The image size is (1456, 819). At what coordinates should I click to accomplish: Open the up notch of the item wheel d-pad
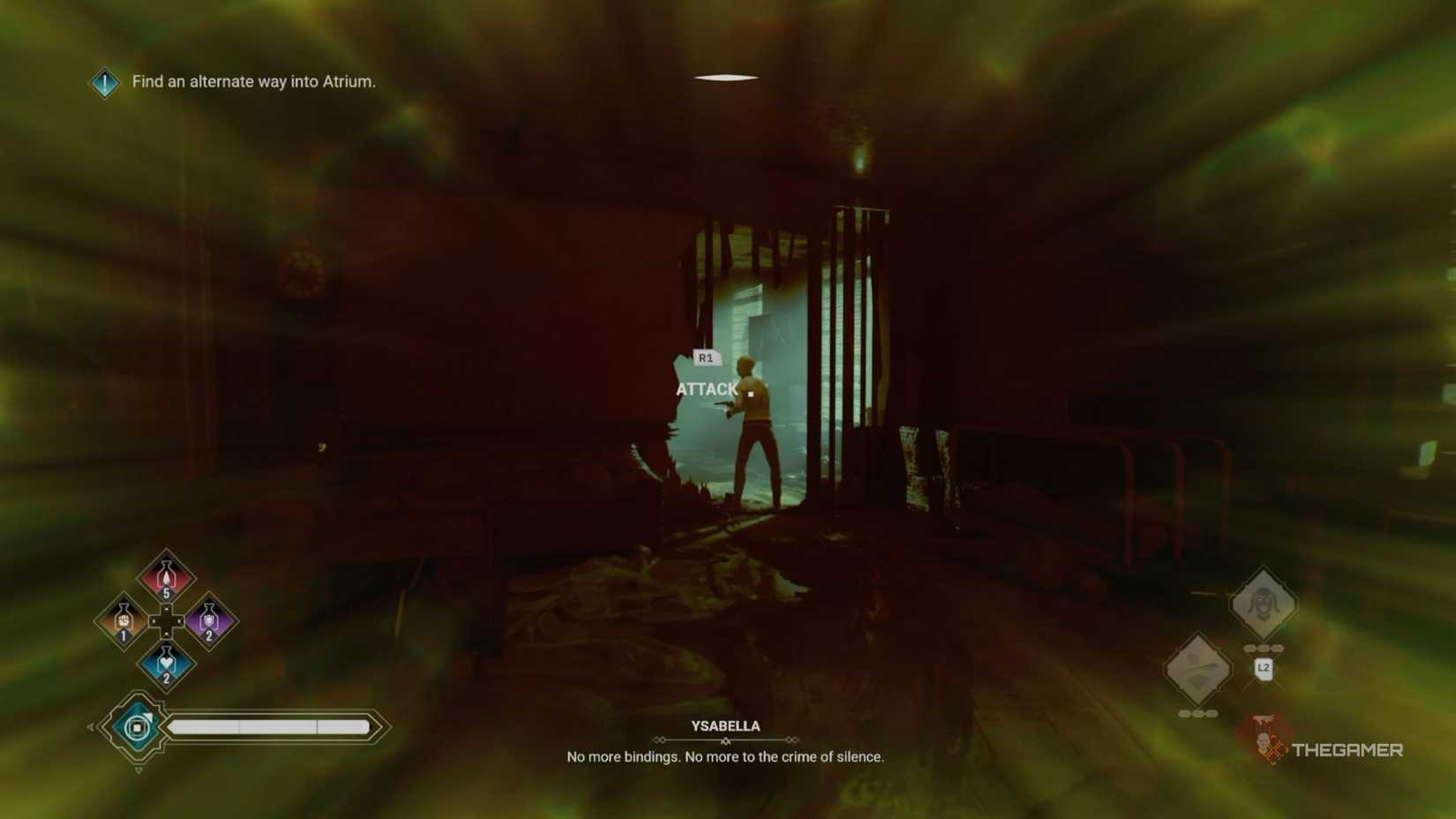(x=166, y=609)
